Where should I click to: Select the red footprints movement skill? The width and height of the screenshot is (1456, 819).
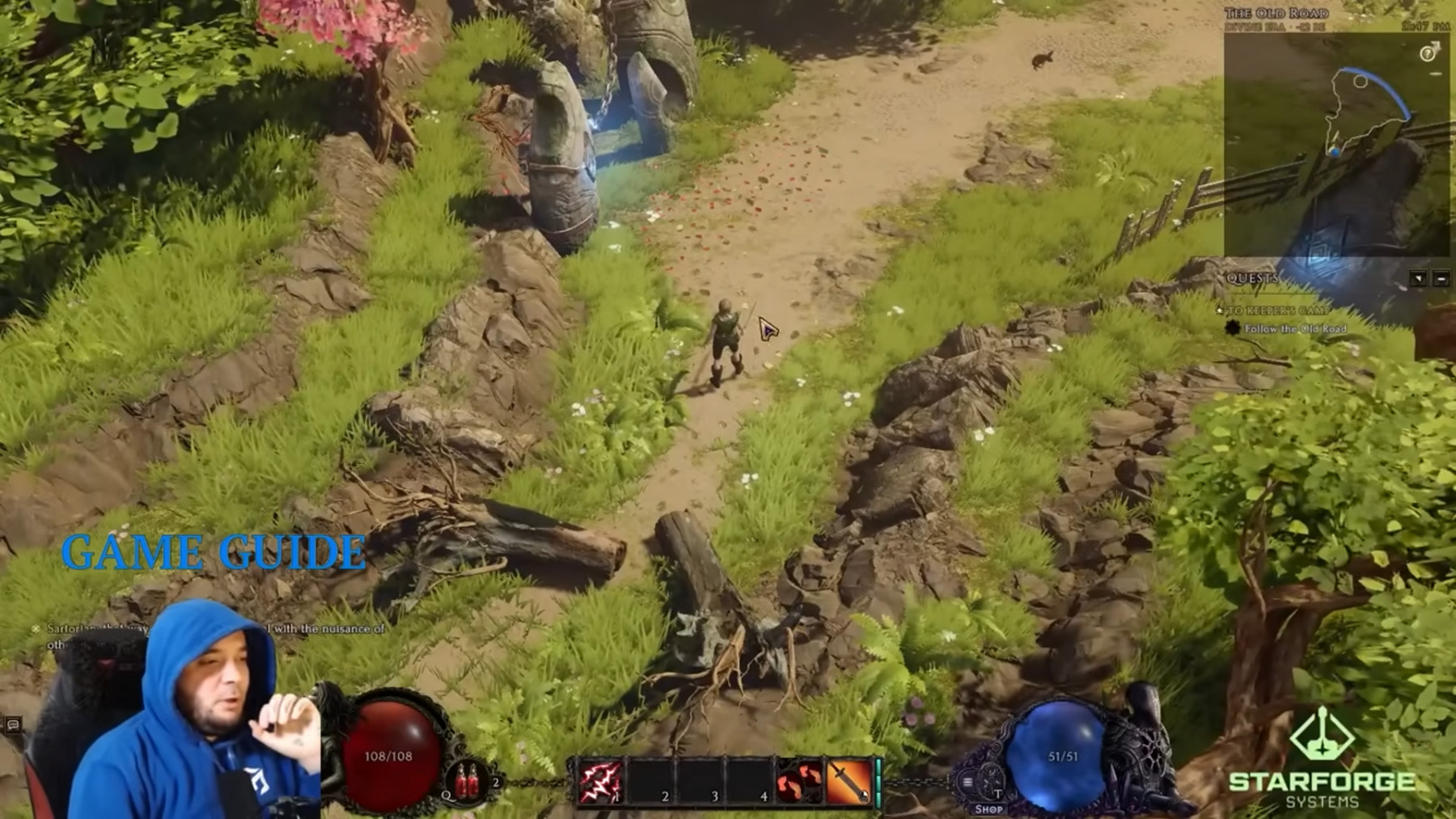(x=799, y=783)
